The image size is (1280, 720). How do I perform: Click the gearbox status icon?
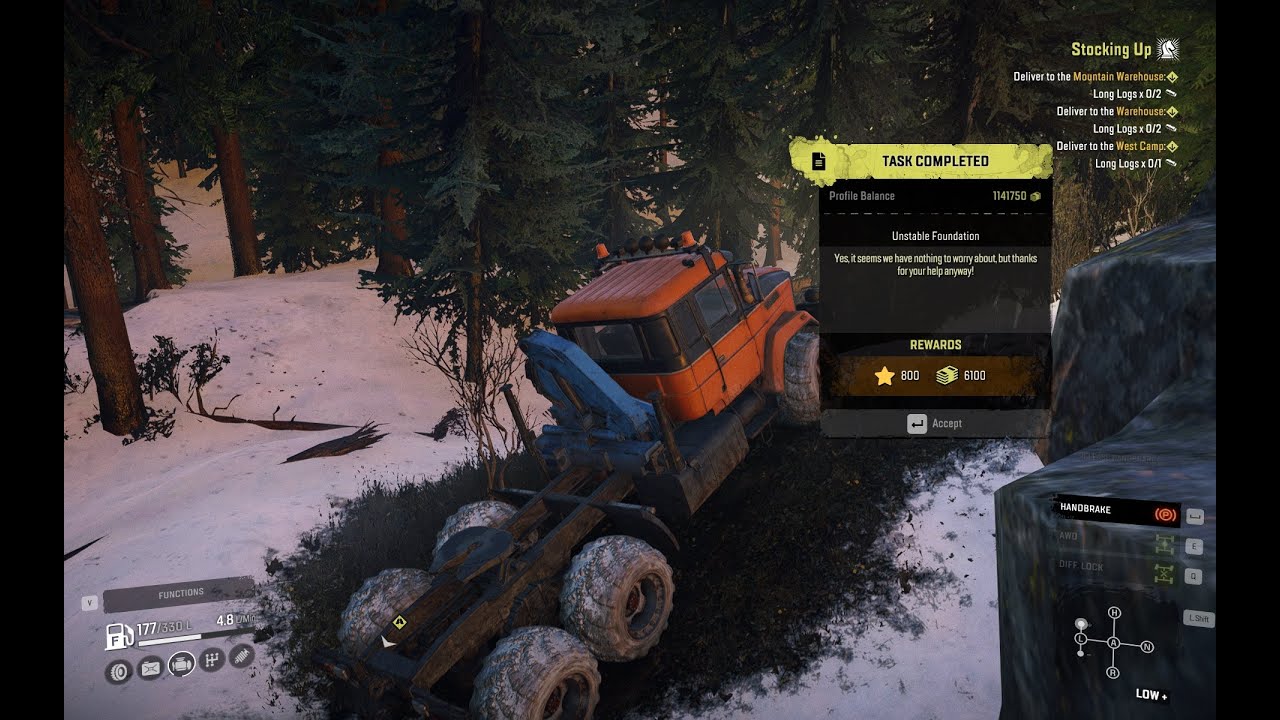pyautogui.click(x=211, y=659)
